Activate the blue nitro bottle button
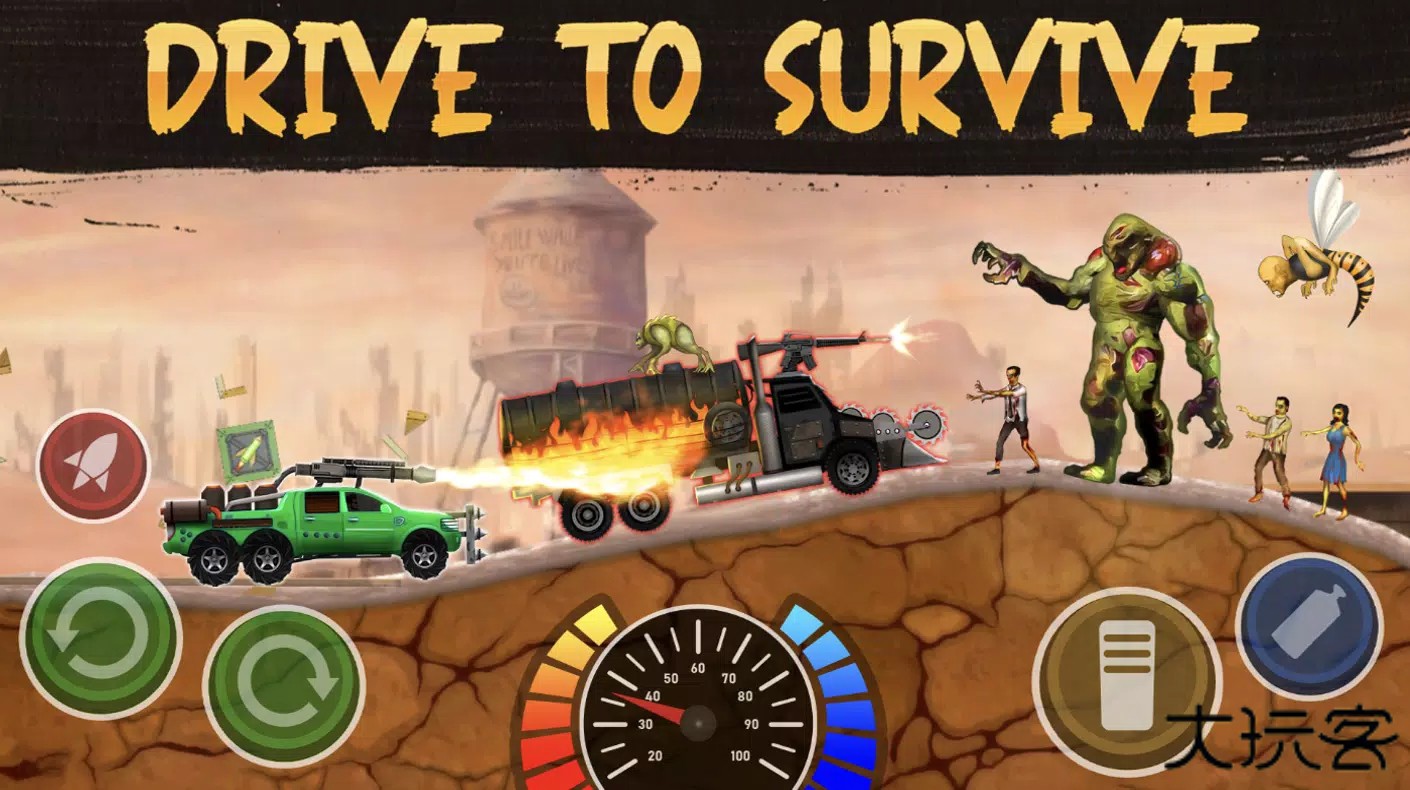Screen dimensions: 1410x790 1308,627
